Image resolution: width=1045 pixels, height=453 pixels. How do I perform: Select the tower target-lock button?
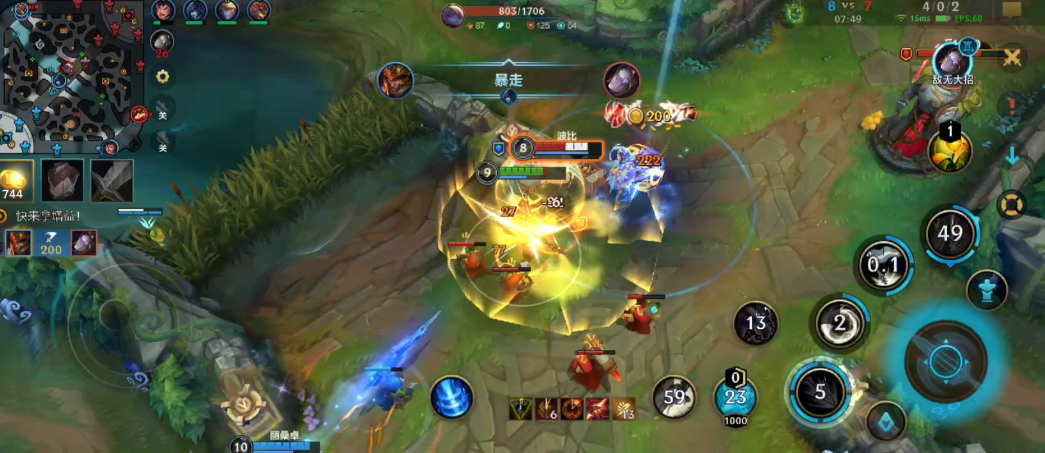(987, 290)
